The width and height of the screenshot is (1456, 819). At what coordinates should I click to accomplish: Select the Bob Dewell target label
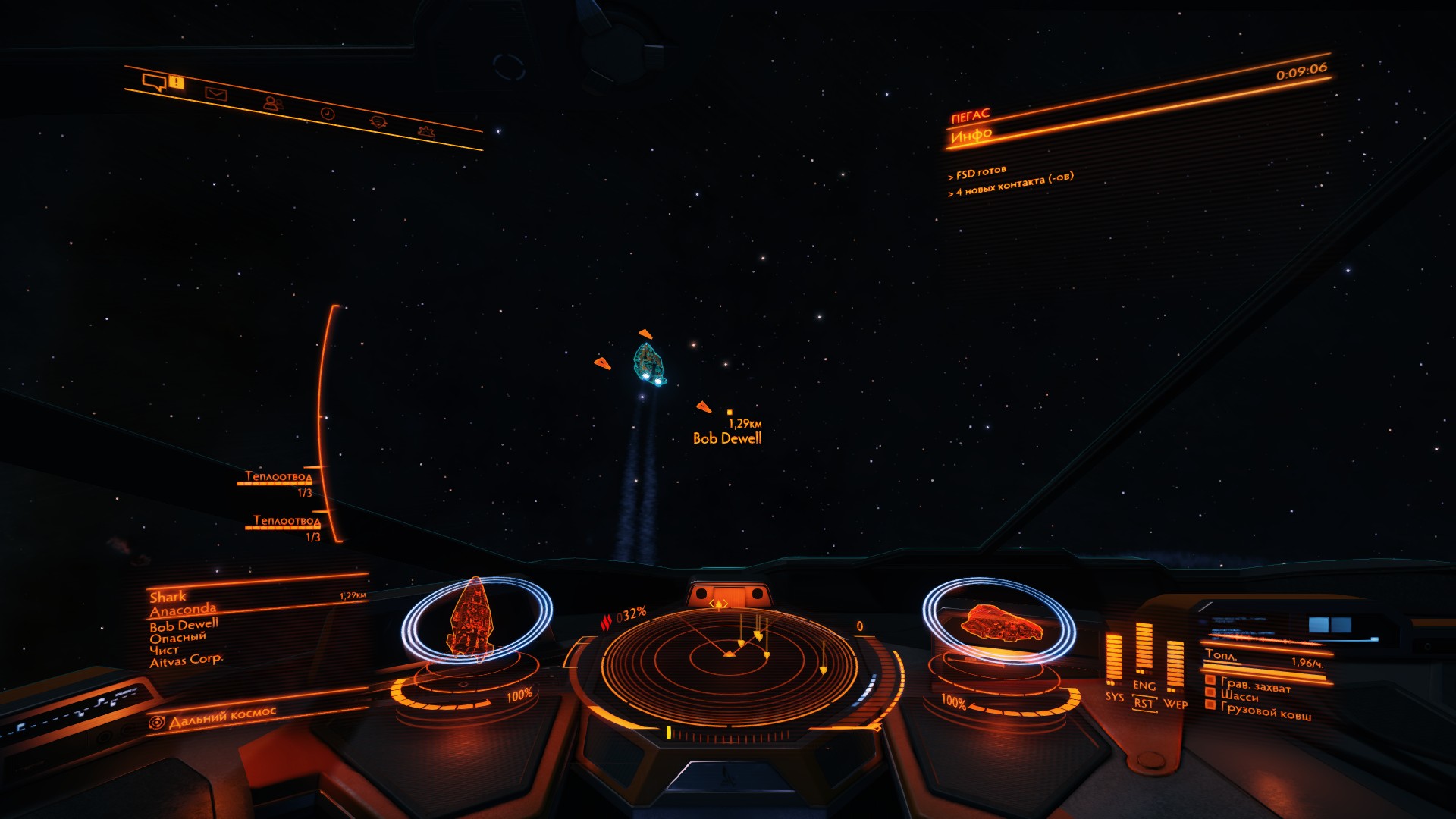(726, 438)
